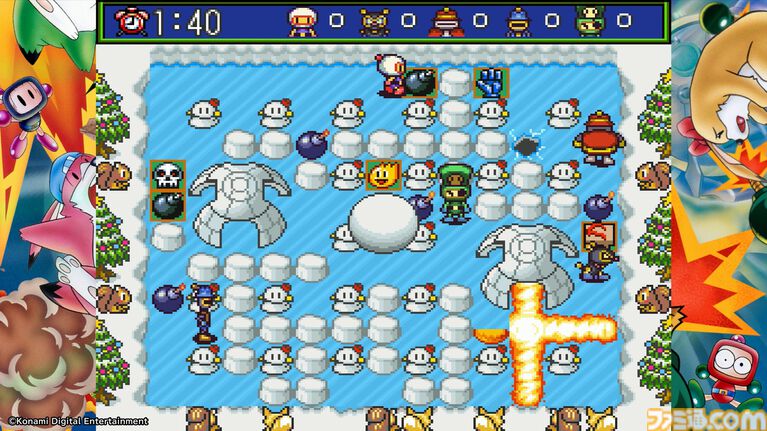Viewport: 767px width, 431px height.
Task: Click the White Bomberman player portrait
Action: [x=303, y=21]
